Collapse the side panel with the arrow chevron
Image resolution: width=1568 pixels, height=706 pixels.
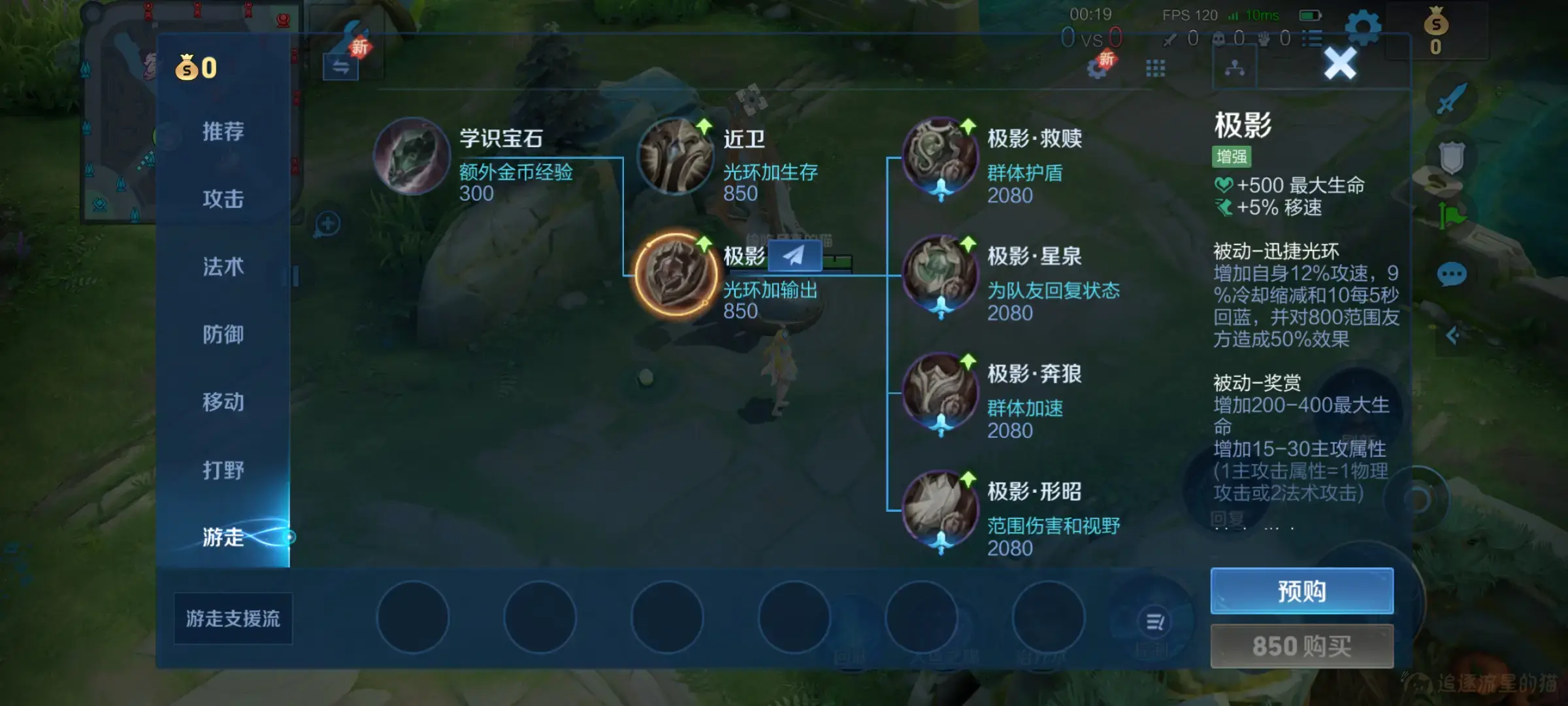tap(1451, 333)
